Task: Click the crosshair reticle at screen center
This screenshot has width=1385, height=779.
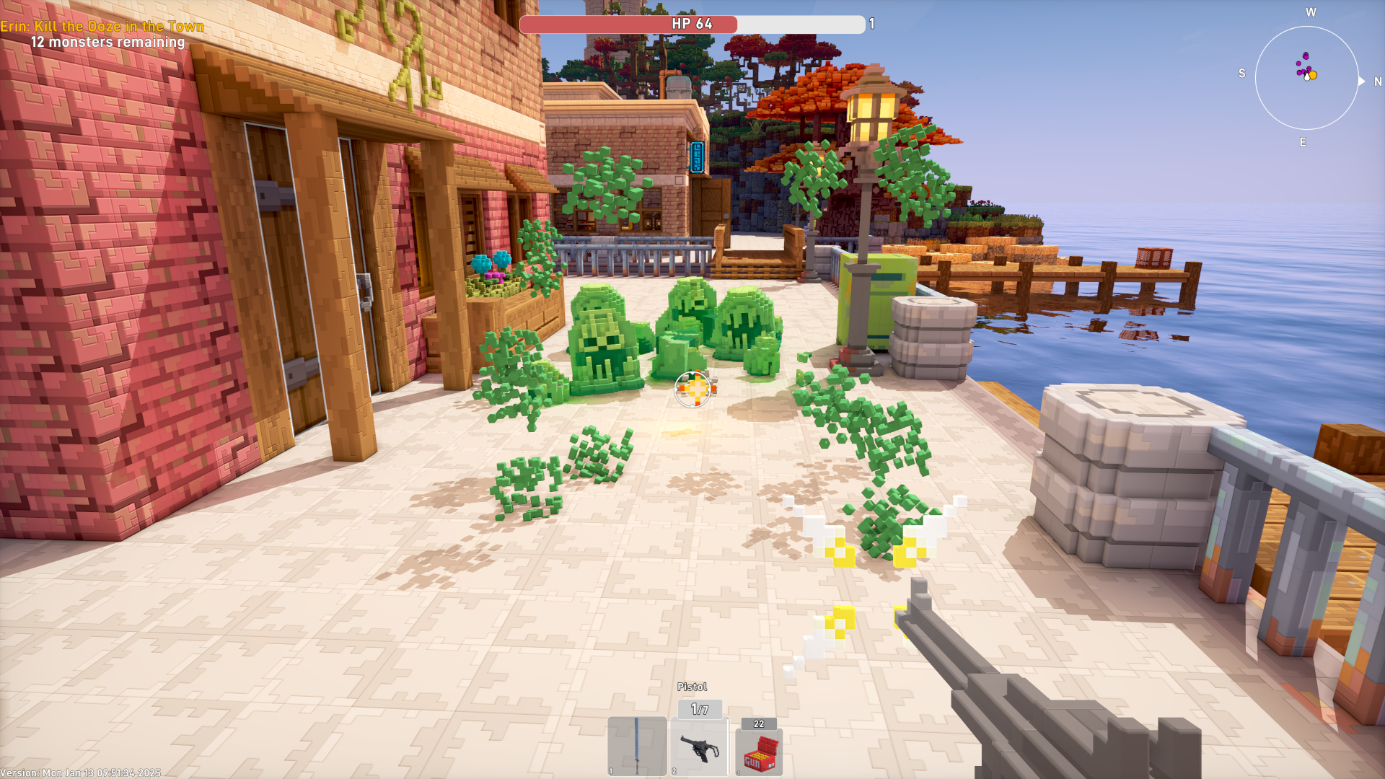Action: 694,390
